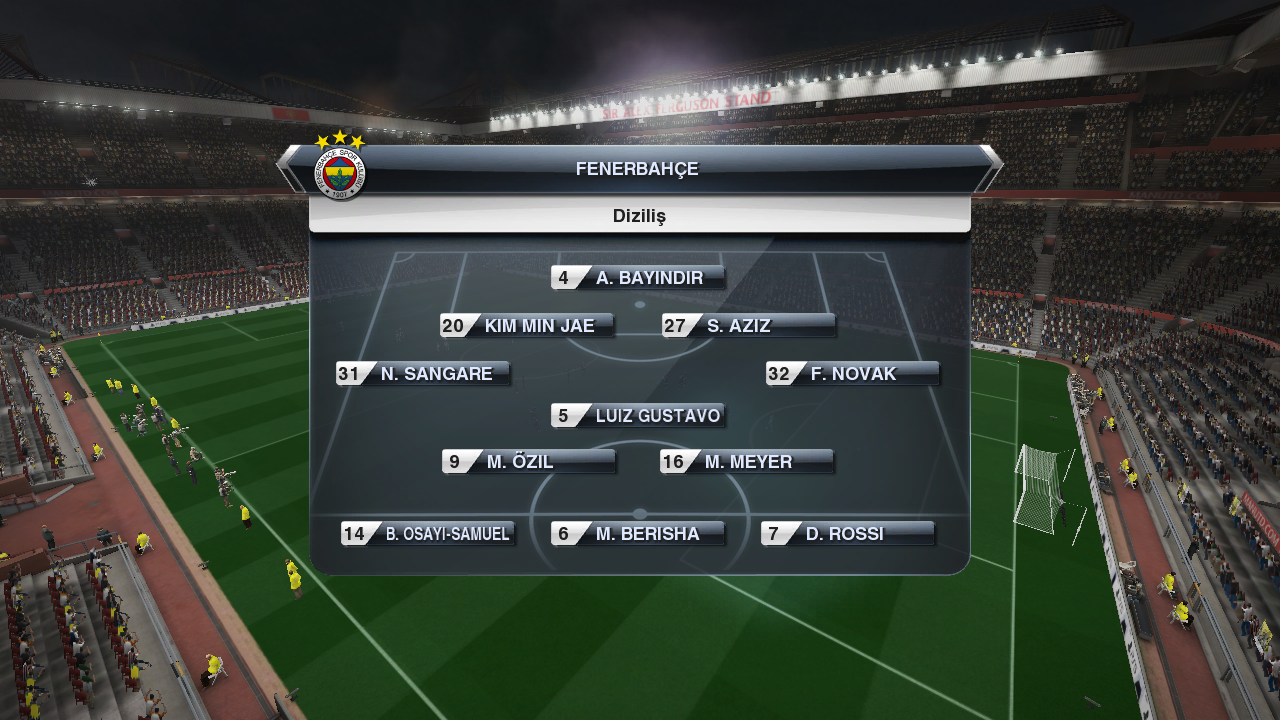Image resolution: width=1280 pixels, height=720 pixels.
Task: Select goalkeeper A. Bayindir's name plate
Action: [x=638, y=278]
